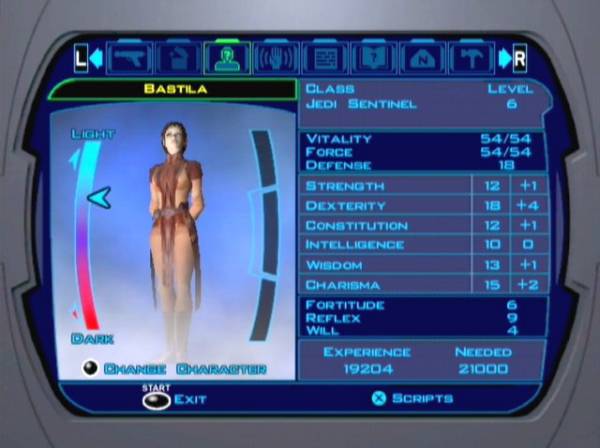Open the journal book tab
This screenshot has height=448, width=600.
(374, 58)
